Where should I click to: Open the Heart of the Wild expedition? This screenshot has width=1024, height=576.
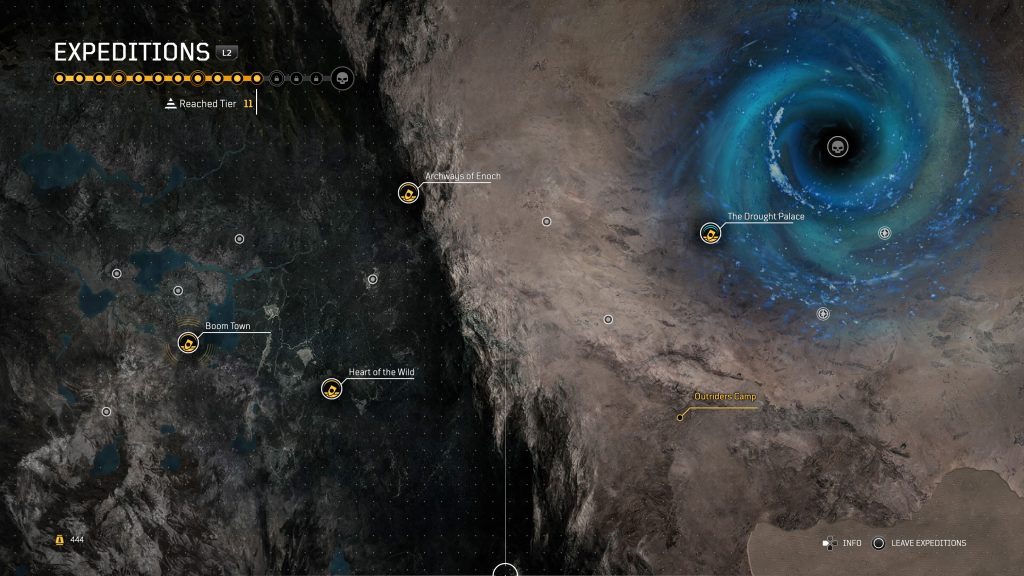pyautogui.click(x=332, y=388)
